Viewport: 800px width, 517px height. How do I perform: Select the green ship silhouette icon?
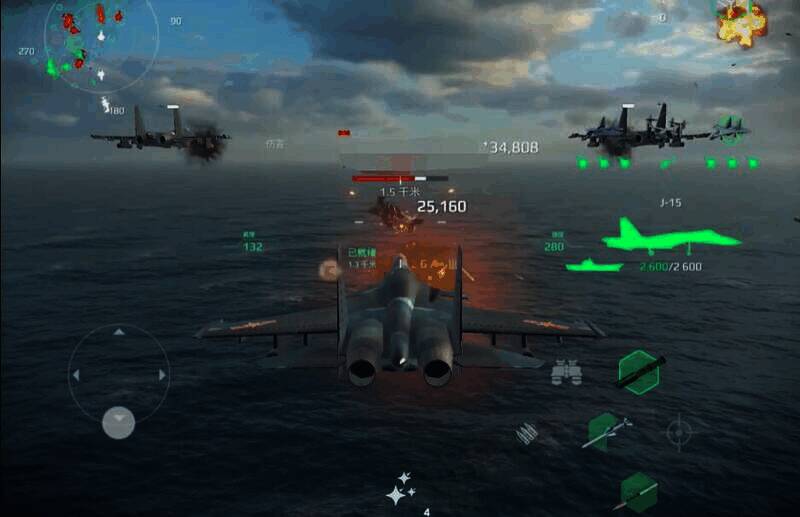pos(594,265)
